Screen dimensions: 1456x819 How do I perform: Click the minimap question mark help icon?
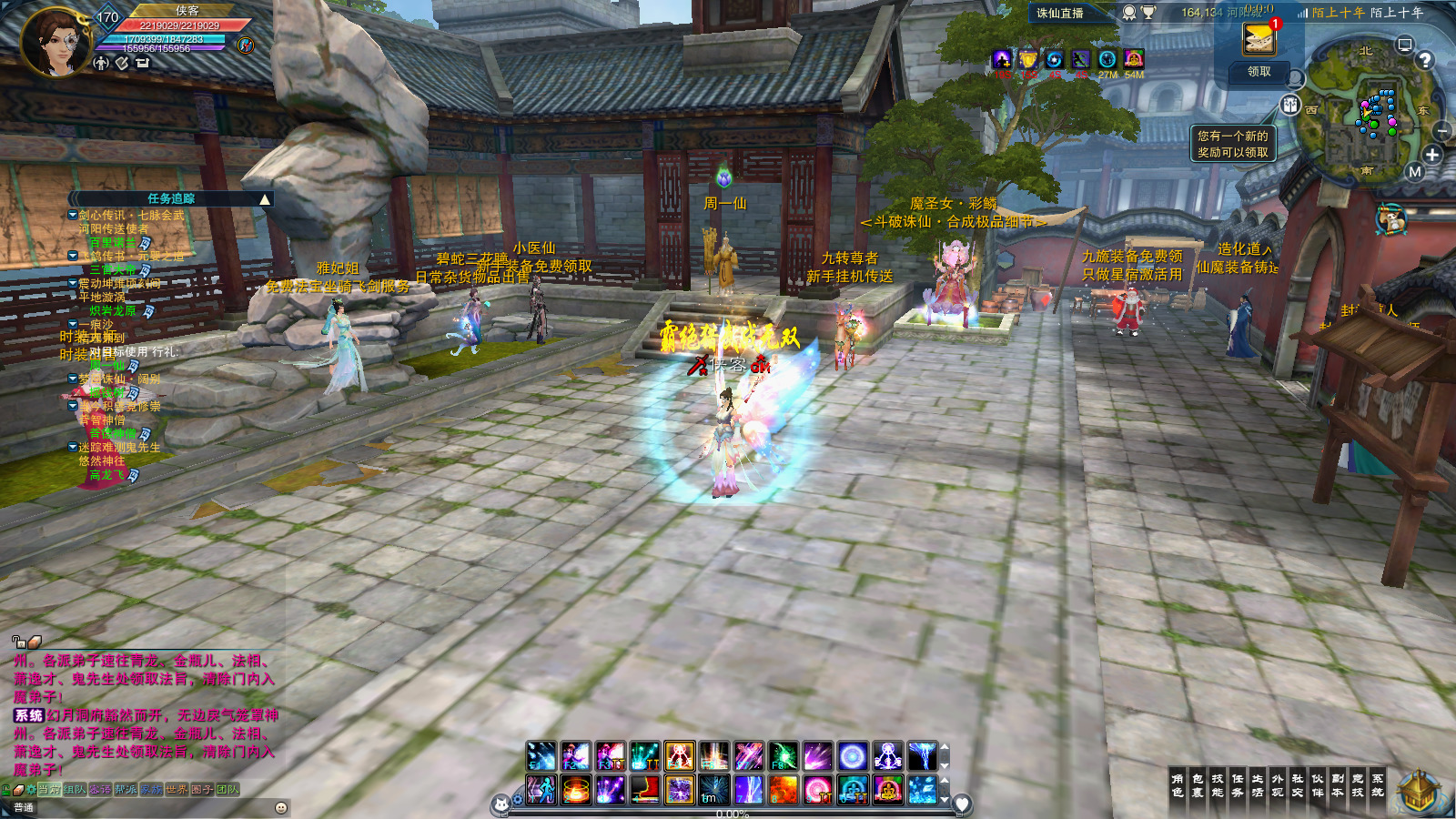click(1425, 60)
